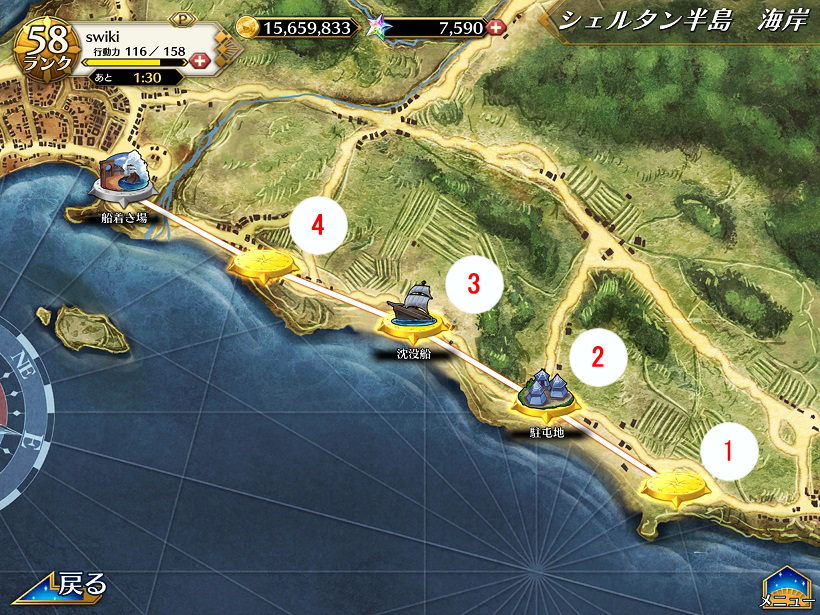Select the gold compass node beside number 4
The width and height of the screenshot is (820, 615).
pyautogui.click(x=264, y=265)
